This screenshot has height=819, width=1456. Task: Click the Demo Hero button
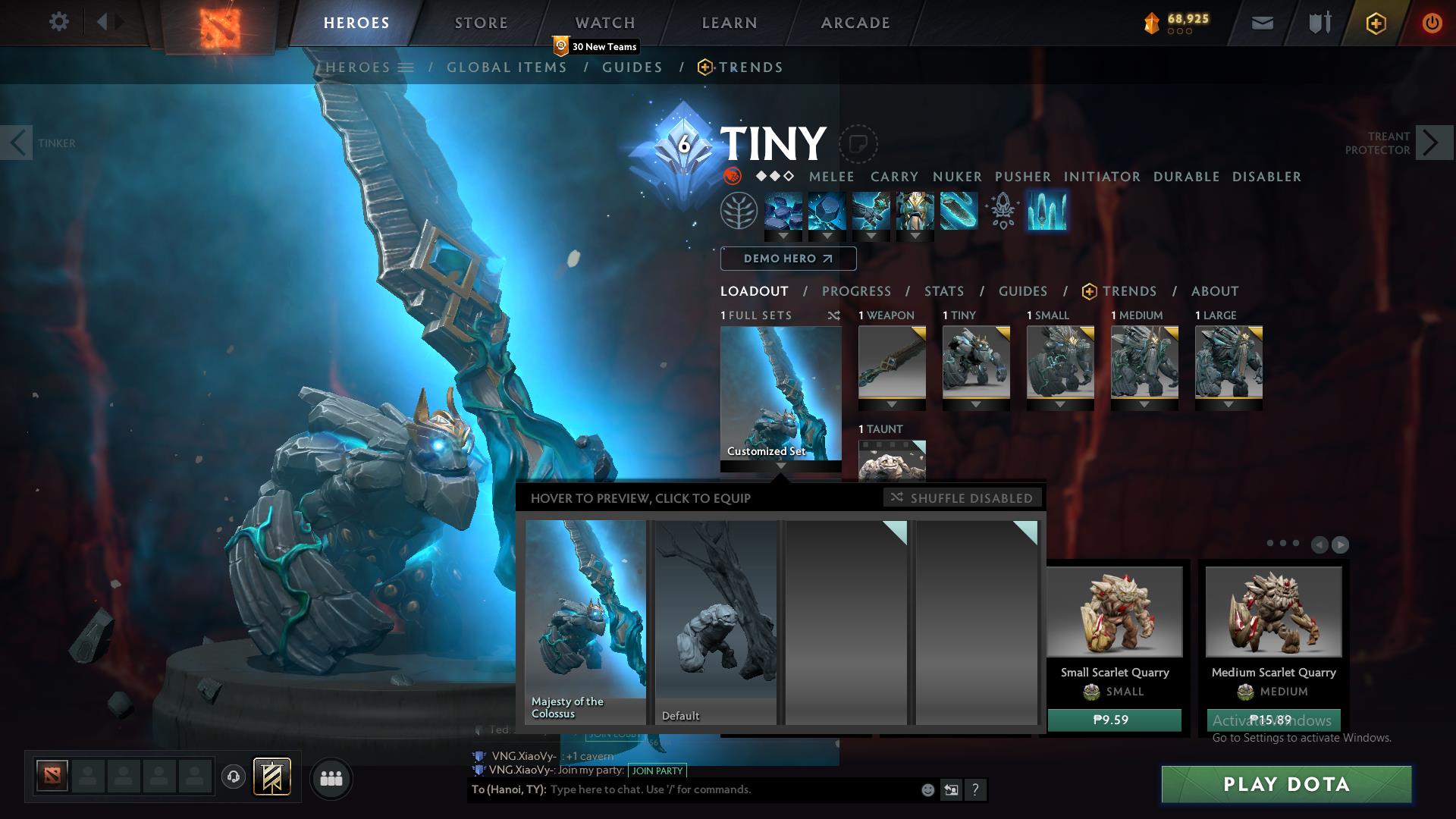coord(788,259)
